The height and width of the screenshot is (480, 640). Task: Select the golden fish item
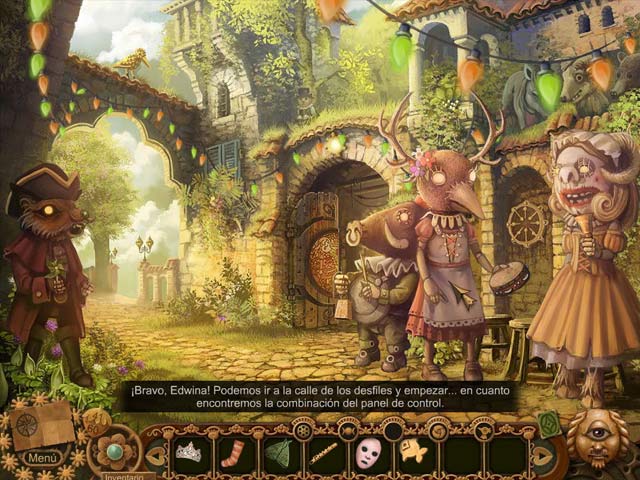point(413,452)
